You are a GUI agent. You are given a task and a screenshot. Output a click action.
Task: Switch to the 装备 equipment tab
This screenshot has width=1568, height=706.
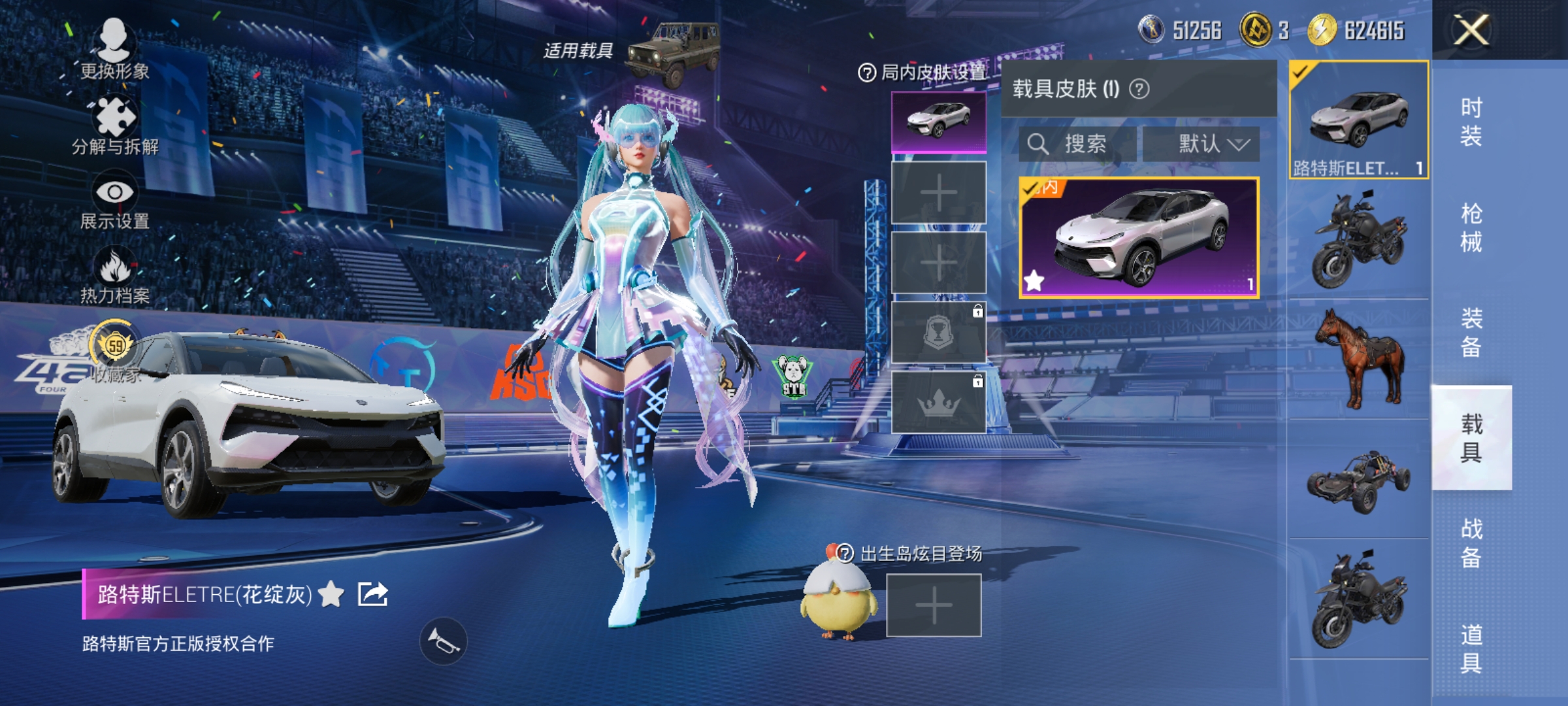1471,333
